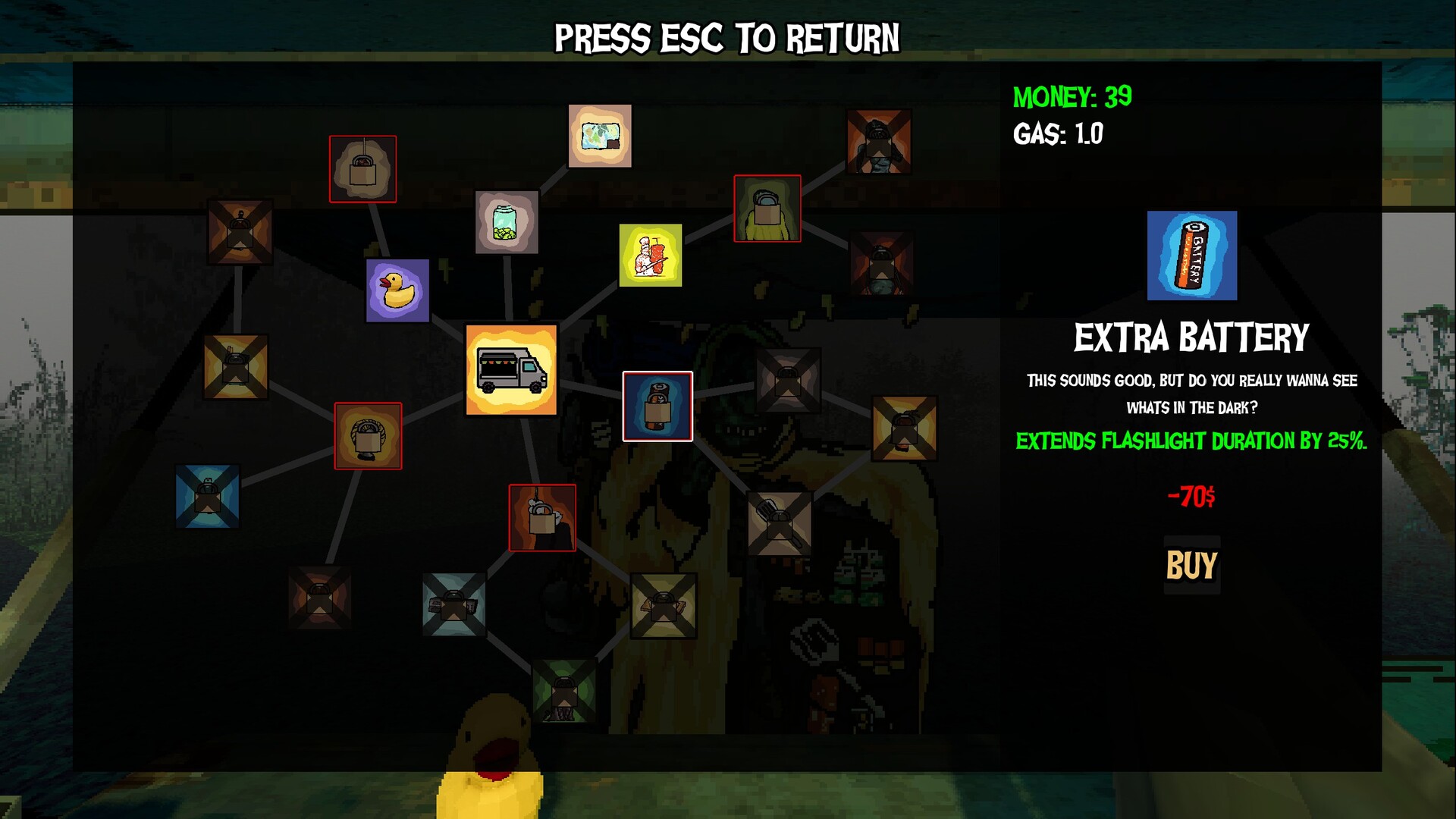
Task: Click the Extra Battery preview image
Action: pyautogui.click(x=1192, y=256)
